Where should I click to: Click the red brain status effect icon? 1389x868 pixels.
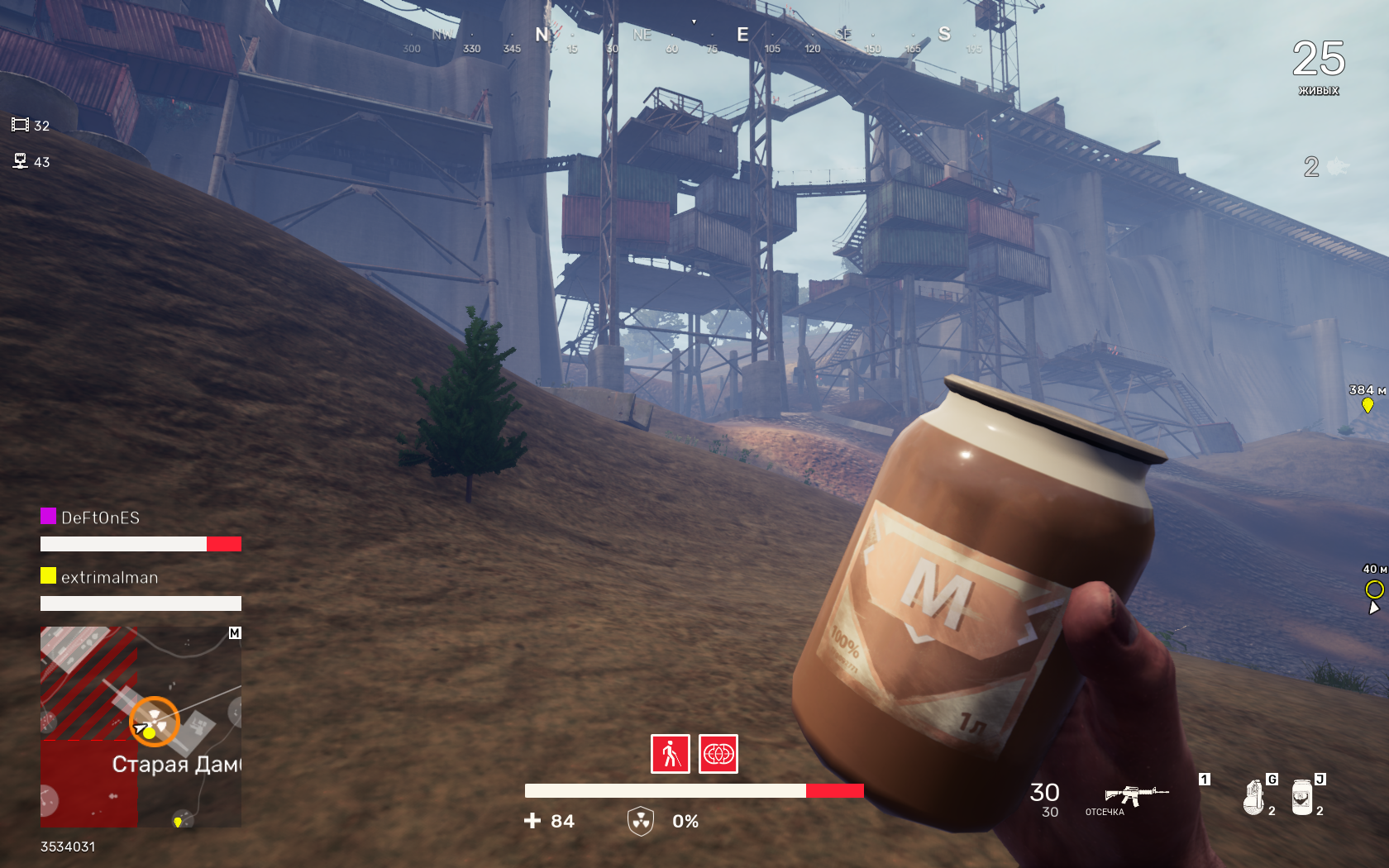pyautogui.click(x=718, y=754)
